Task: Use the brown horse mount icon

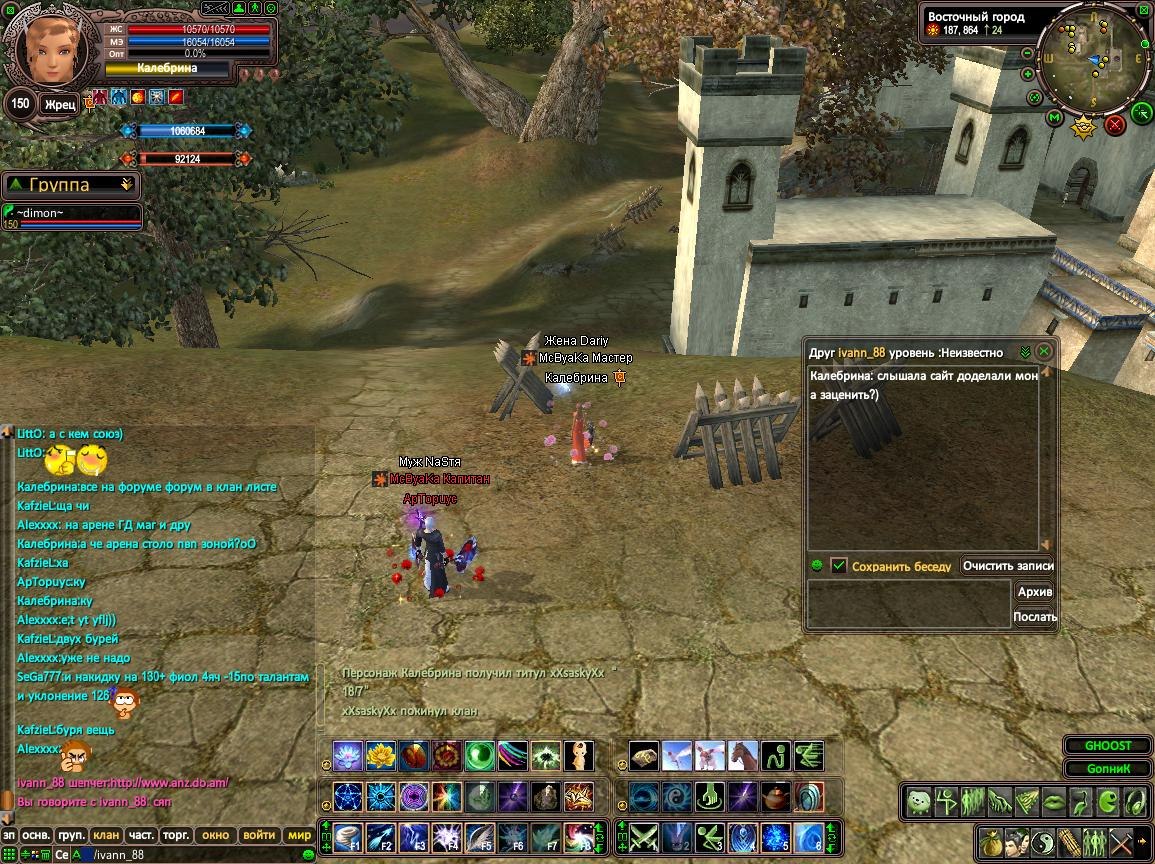Action: pyautogui.click(x=743, y=756)
